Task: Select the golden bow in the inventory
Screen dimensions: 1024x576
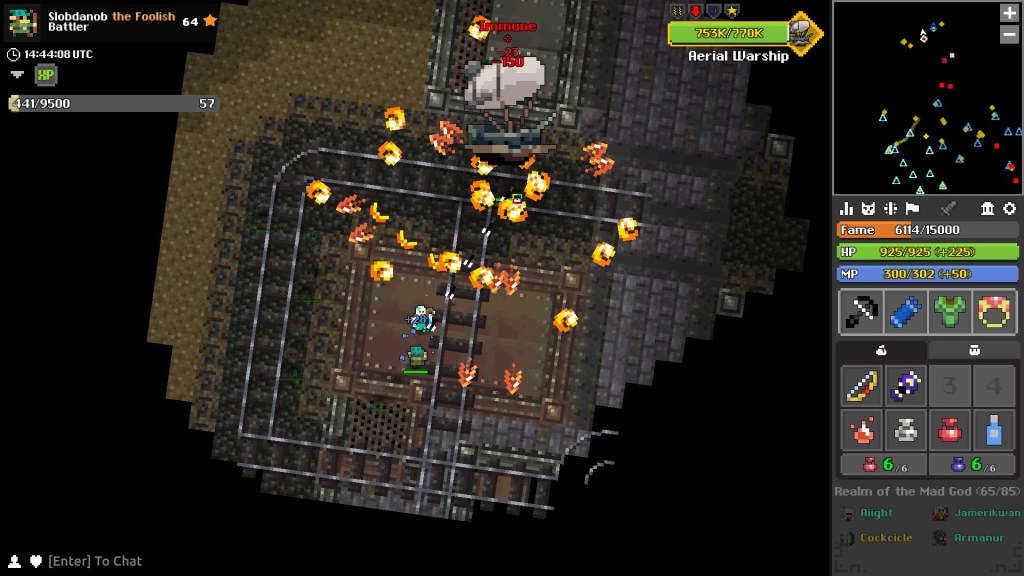Action: click(x=861, y=386)
